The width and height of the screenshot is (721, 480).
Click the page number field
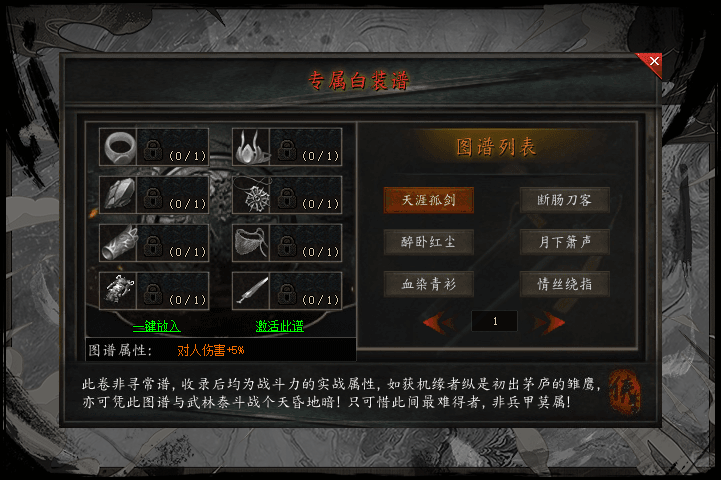pos(494,322)
